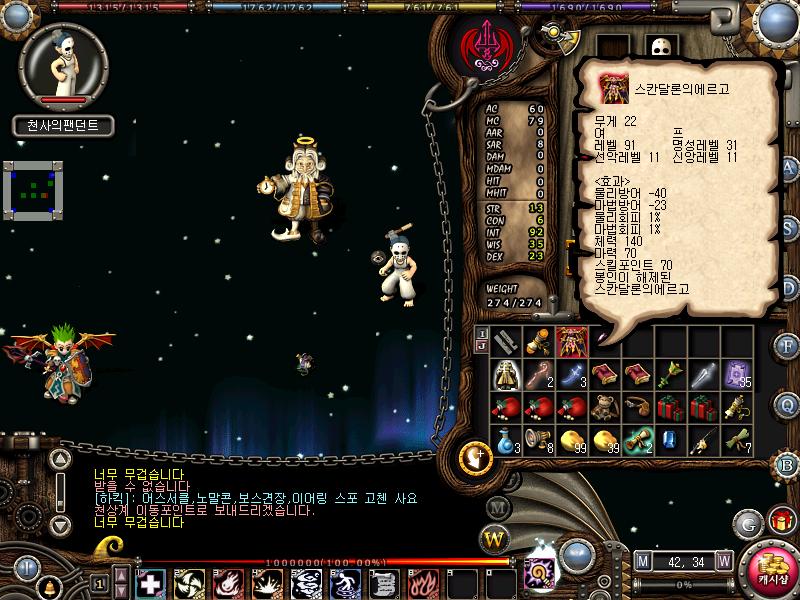Select the teddy bear inventory item
This screenshot has height=600, width=800.
tap(605, 407)
